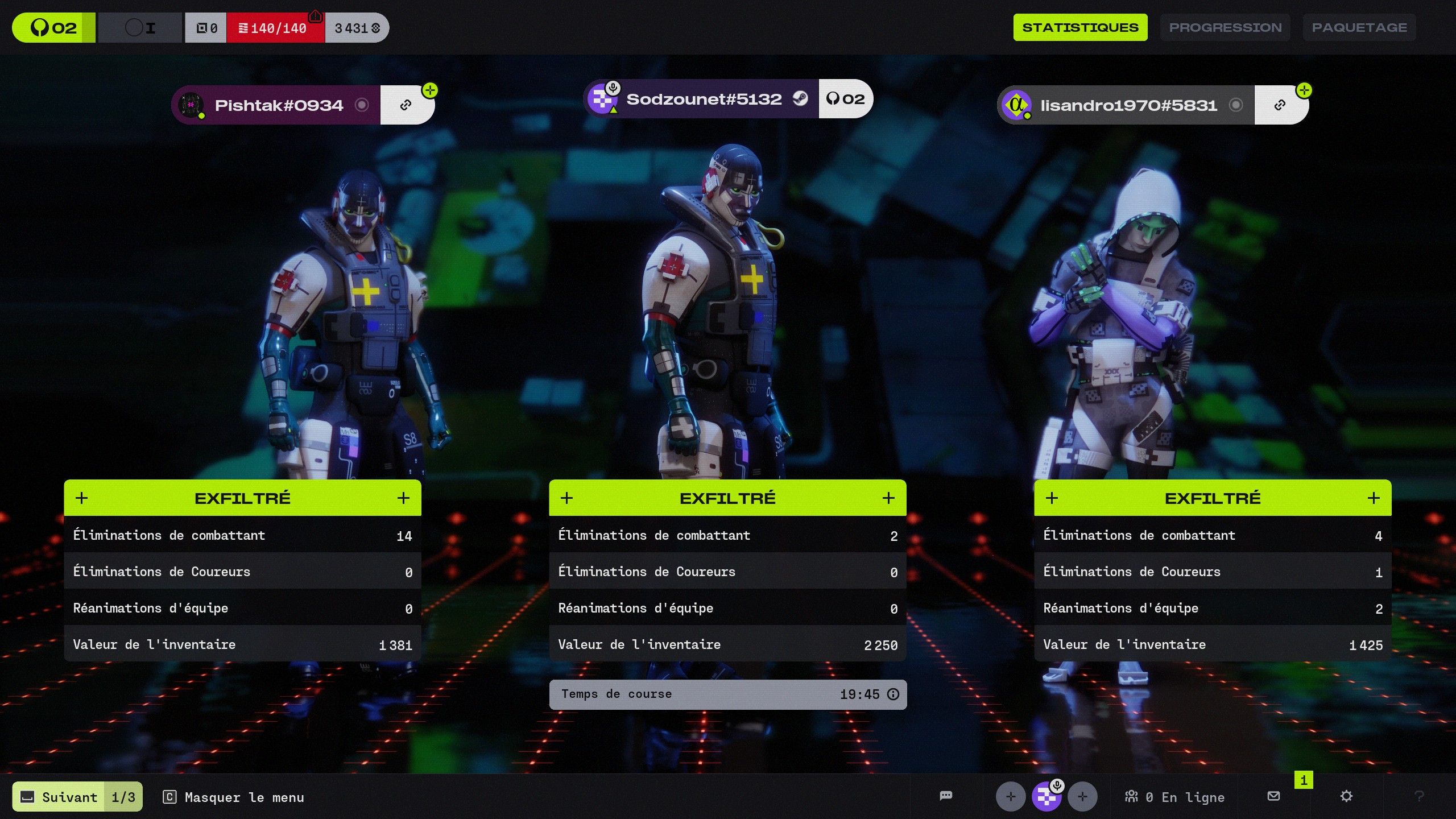
Task: Click the link icon beside Pishtak#0934
Action: pos(406,105)
